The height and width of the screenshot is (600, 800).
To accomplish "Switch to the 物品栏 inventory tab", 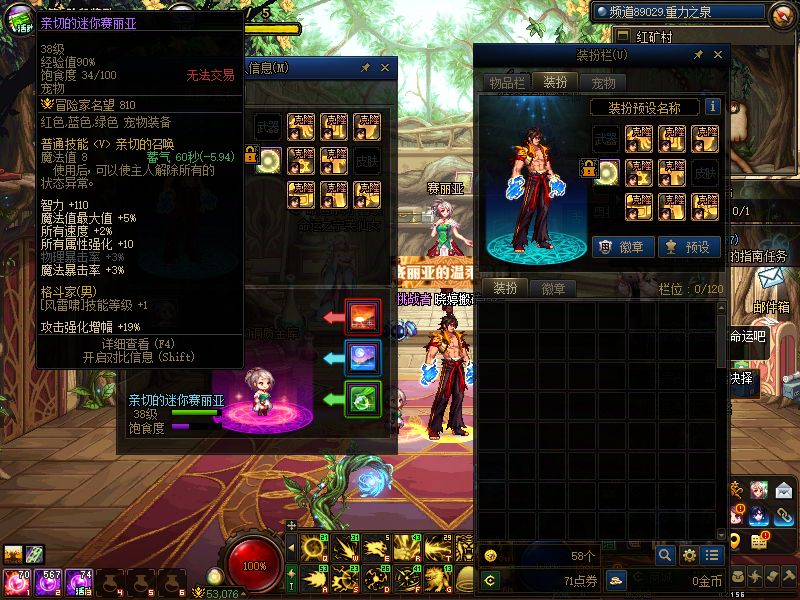I will (x=506, y=83).
